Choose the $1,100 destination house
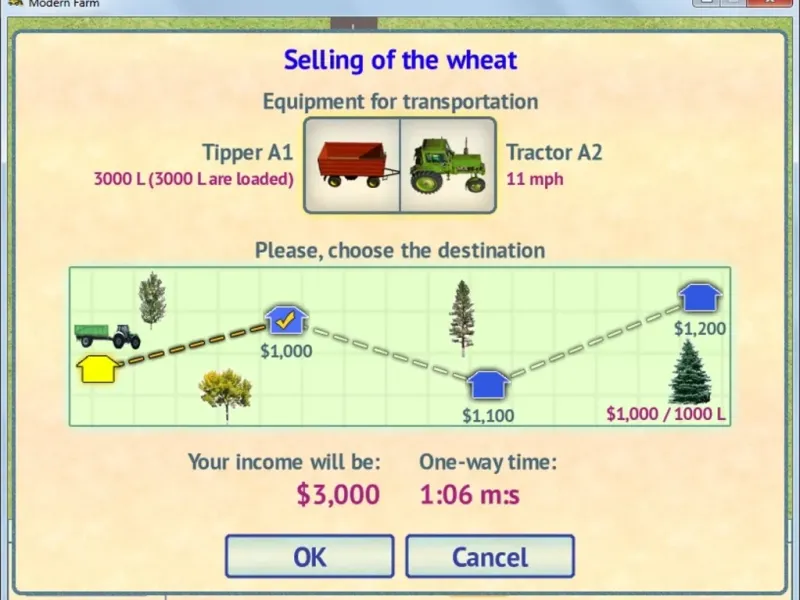The image size is (800, 600). coord(488,384)
